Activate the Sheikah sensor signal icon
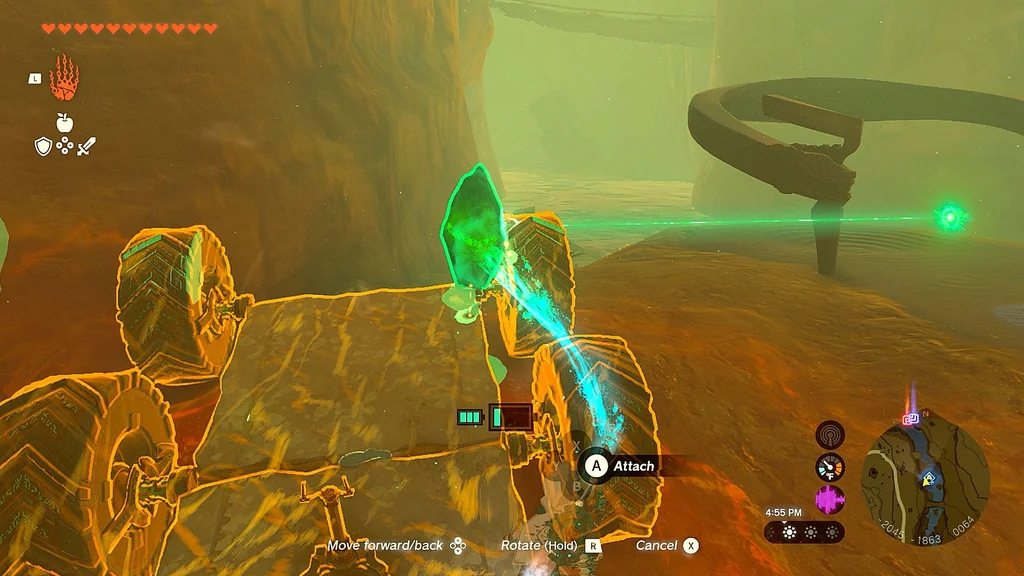 (x=830, y=434)
